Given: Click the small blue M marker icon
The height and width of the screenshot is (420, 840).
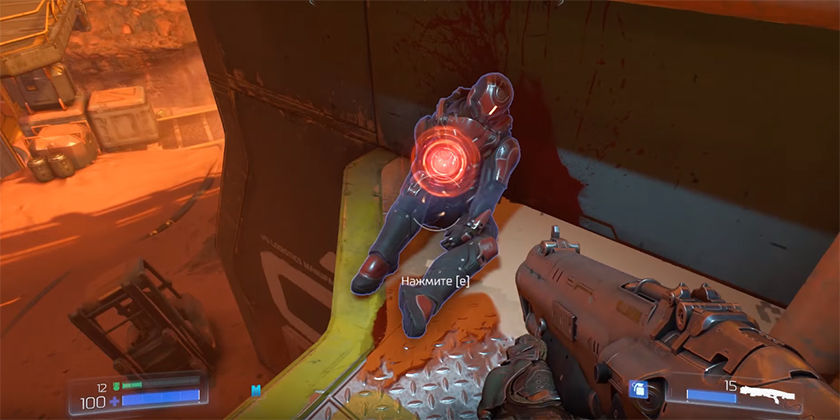Looking at the screenshot, I should 255,389.
